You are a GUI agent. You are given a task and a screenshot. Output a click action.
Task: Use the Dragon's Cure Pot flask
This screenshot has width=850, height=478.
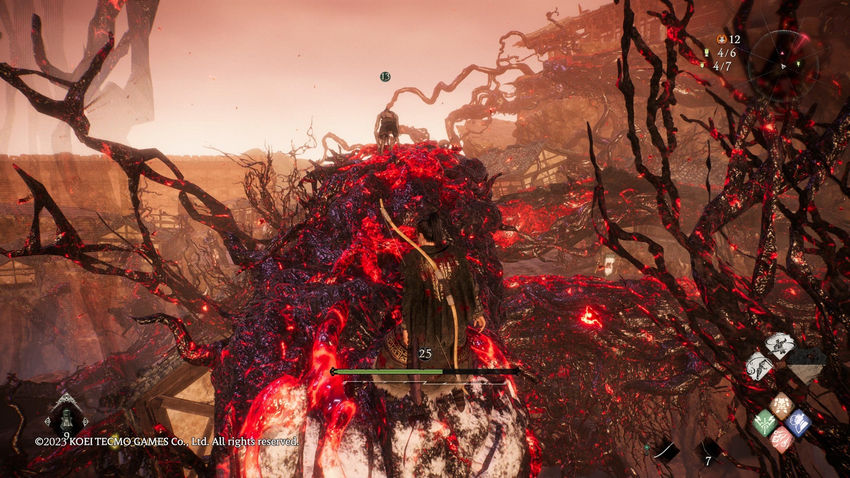tap(66, 417)
